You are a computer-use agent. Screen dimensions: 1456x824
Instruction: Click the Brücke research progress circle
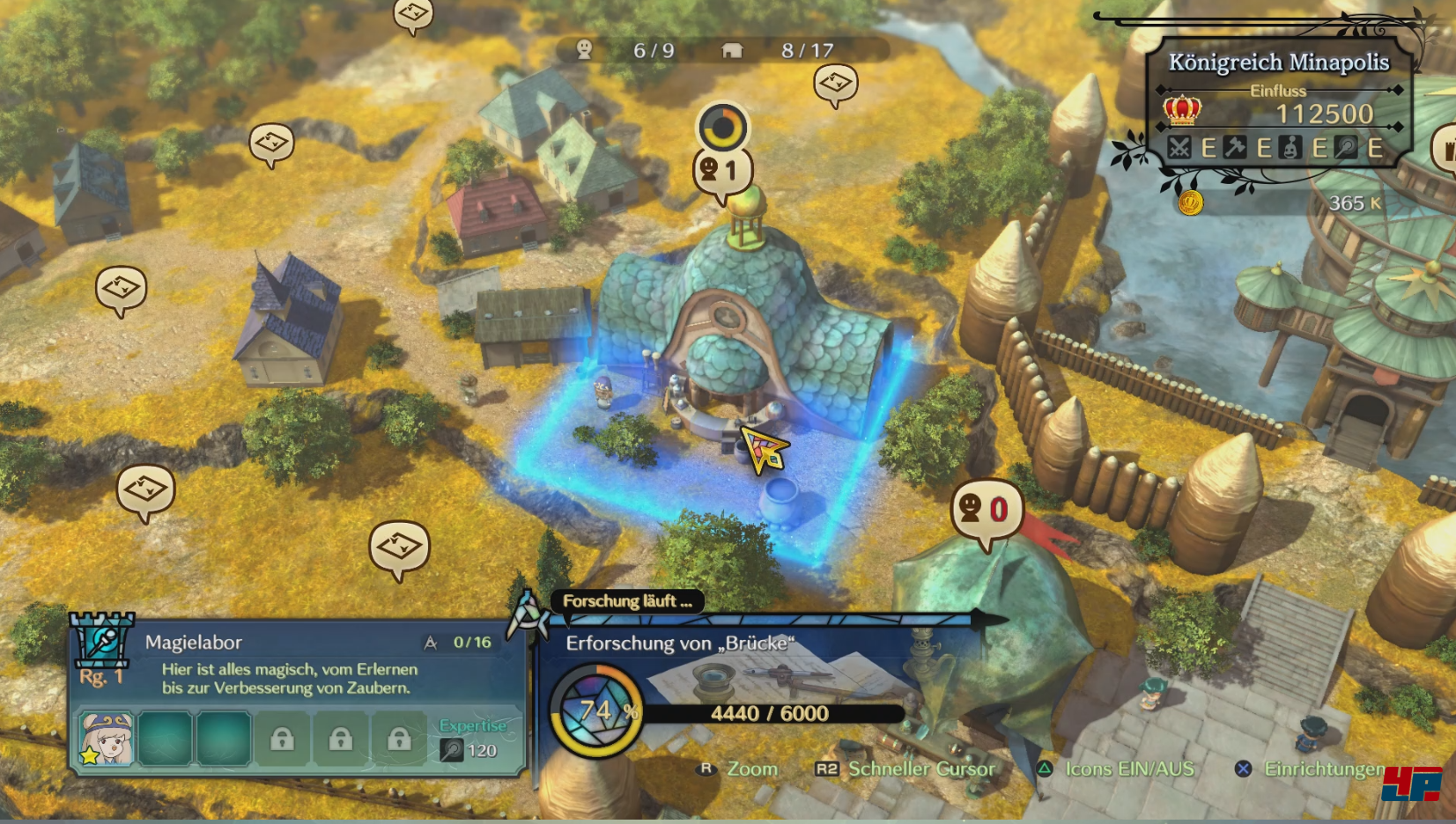coord(595,710)
